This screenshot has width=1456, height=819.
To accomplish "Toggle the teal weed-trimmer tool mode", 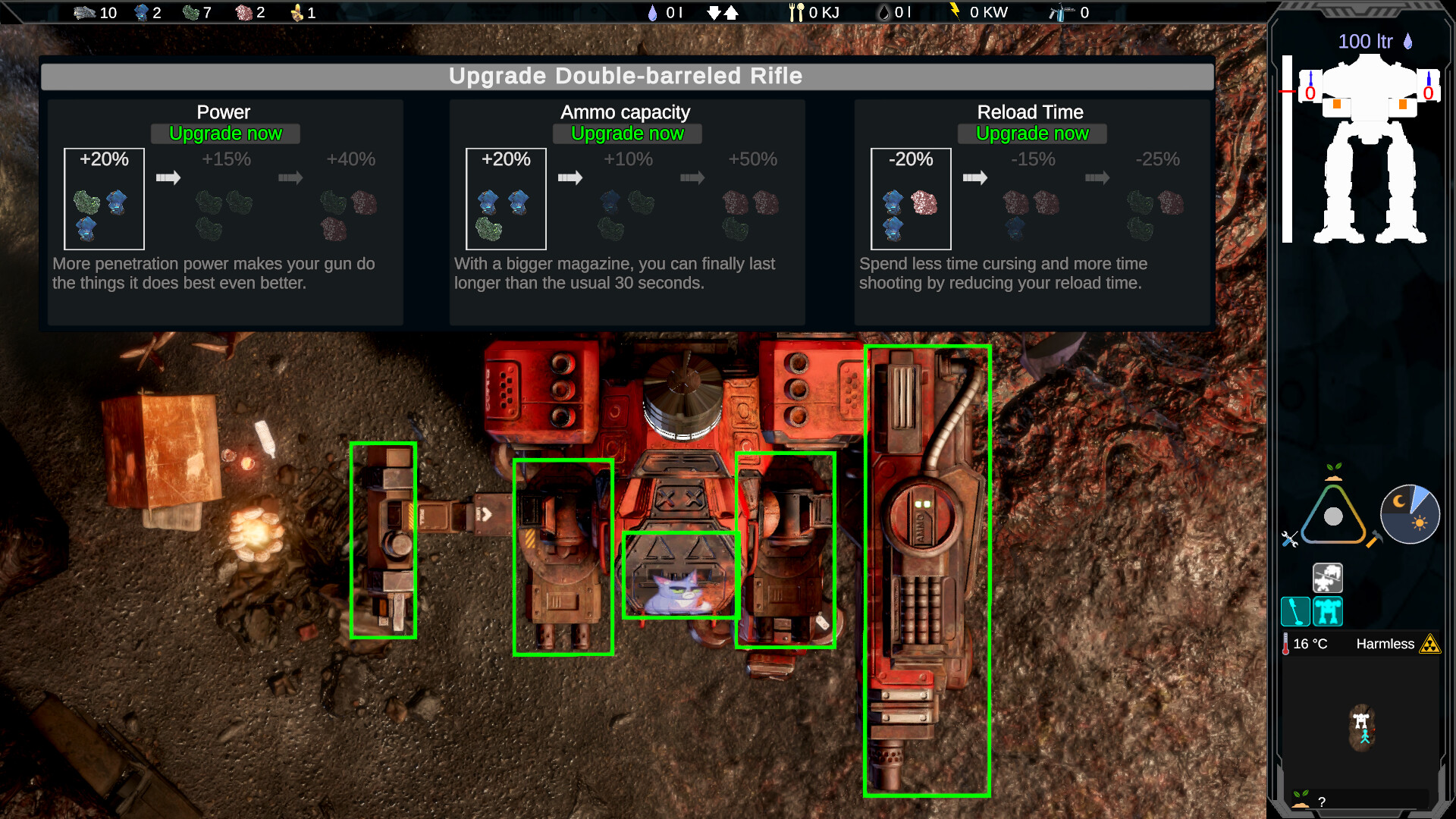I will click(x=1295, y=611).
